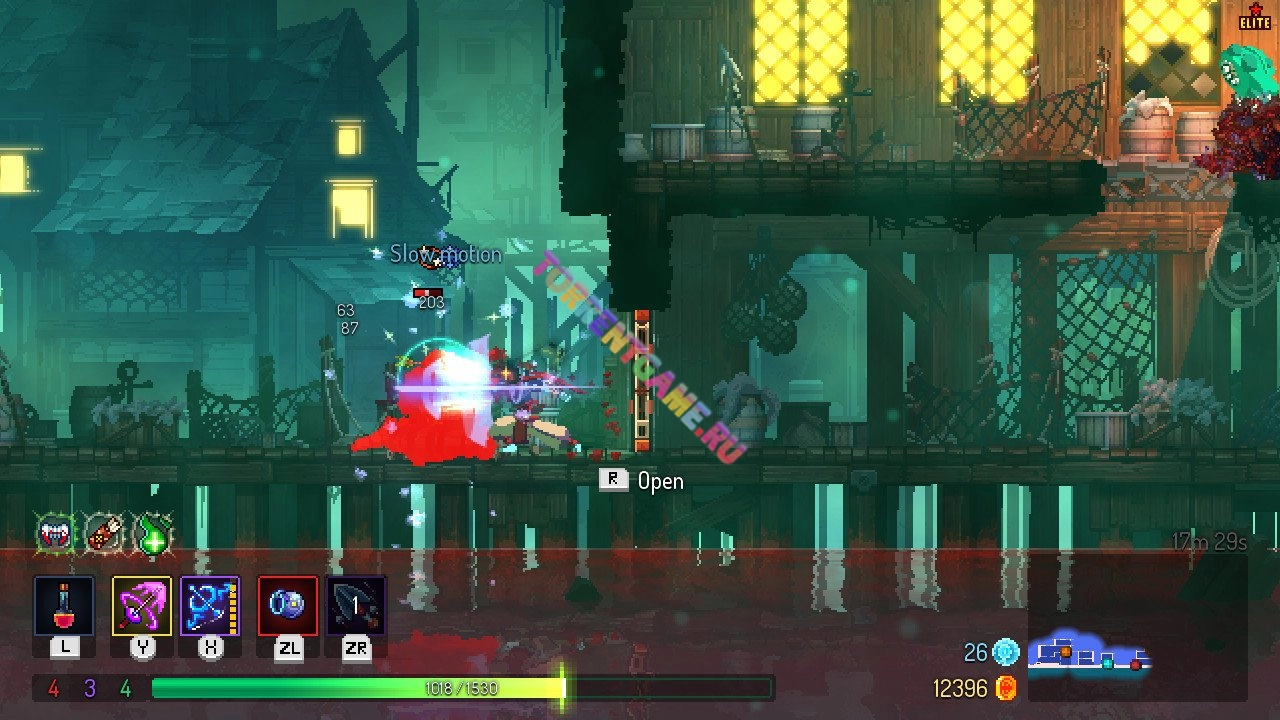The width and height of the screenshot is (1280, 720).
Task: Select the pink bow weapon slot
Action: coord(141,606)
